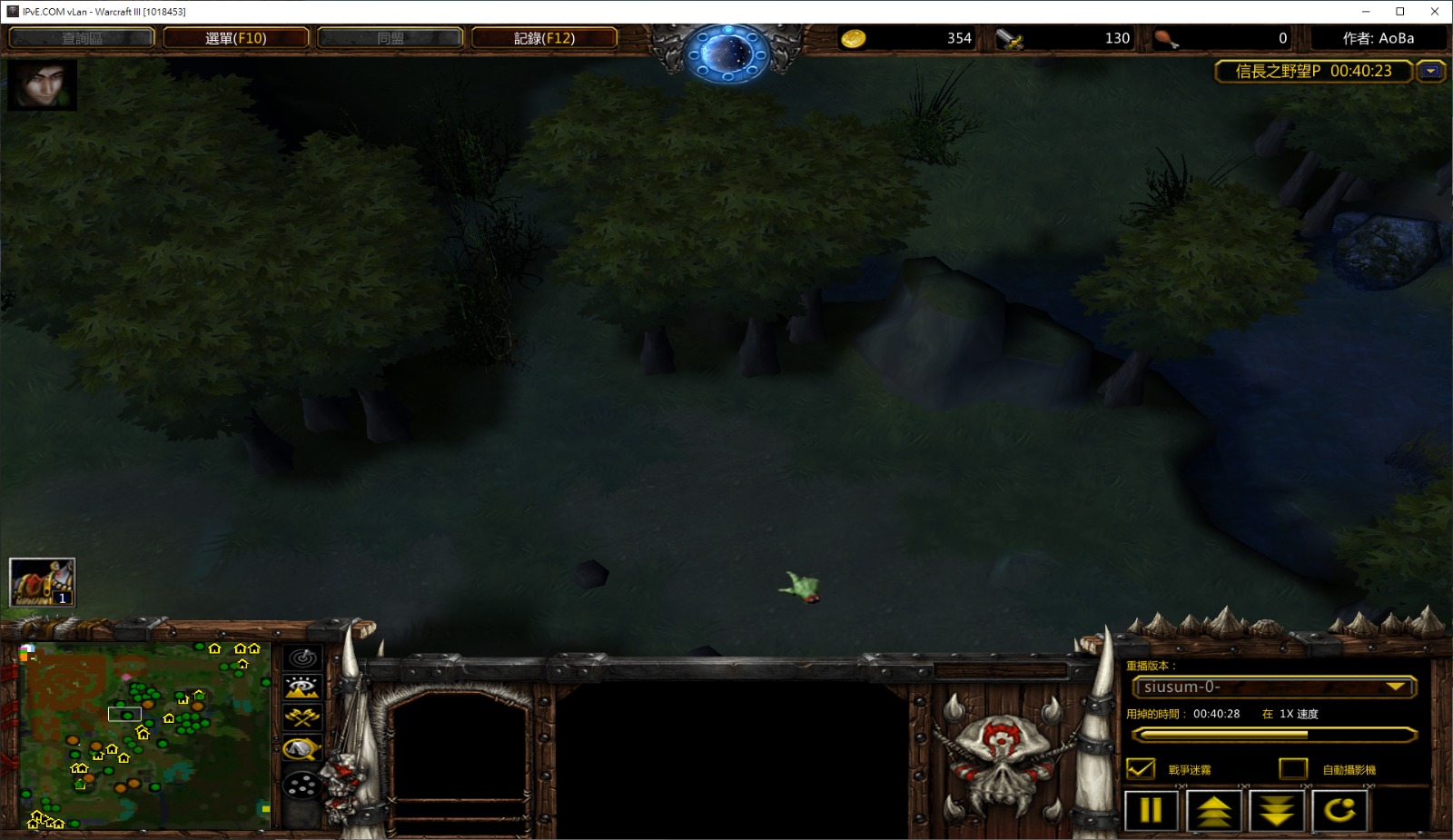Collapse the 信長之野望P timer panel arrow
The image size is (1453, 840).
coord(1430,71)
